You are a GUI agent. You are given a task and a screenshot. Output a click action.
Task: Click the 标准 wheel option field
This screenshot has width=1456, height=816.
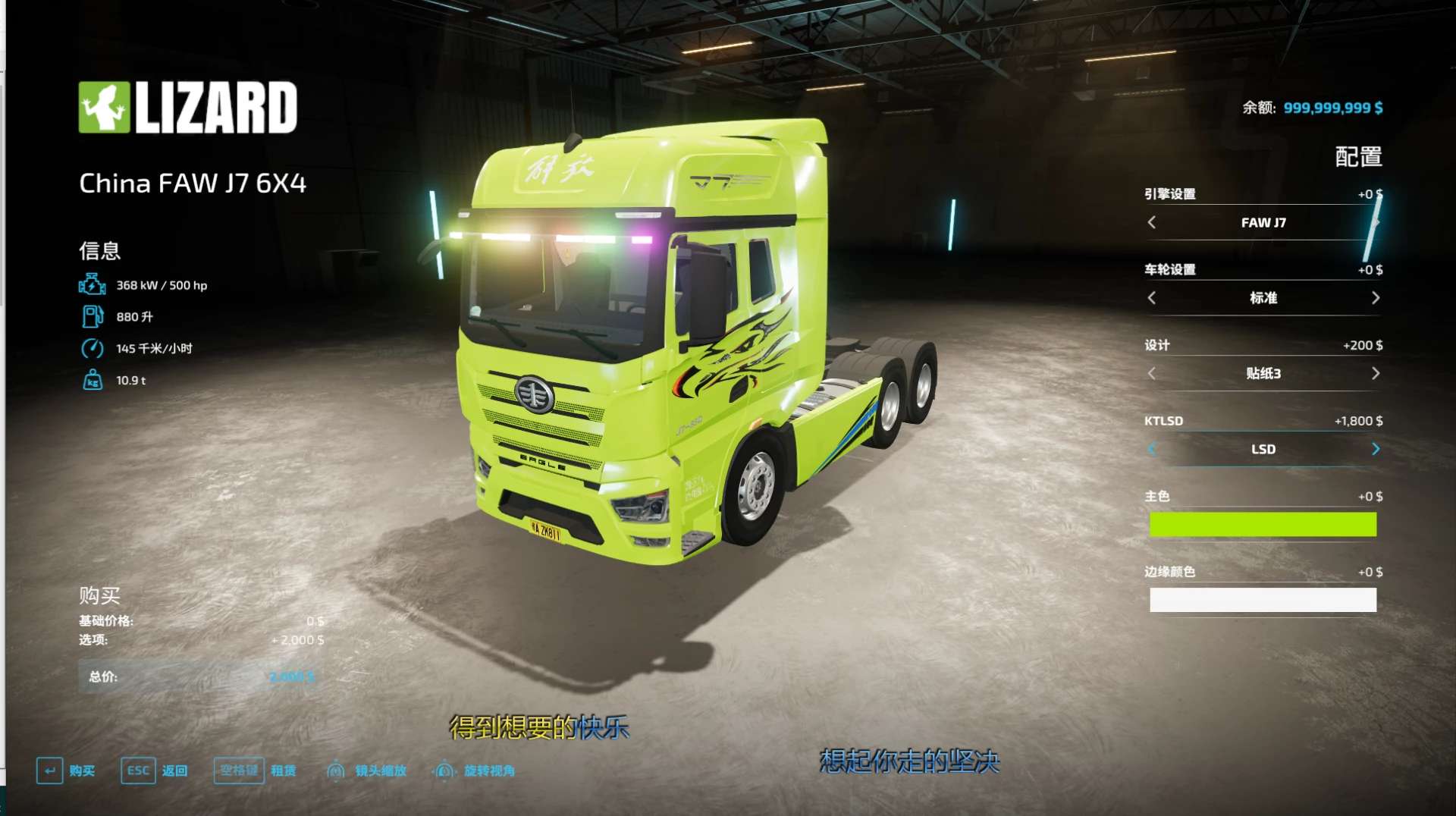point(1263,298)
